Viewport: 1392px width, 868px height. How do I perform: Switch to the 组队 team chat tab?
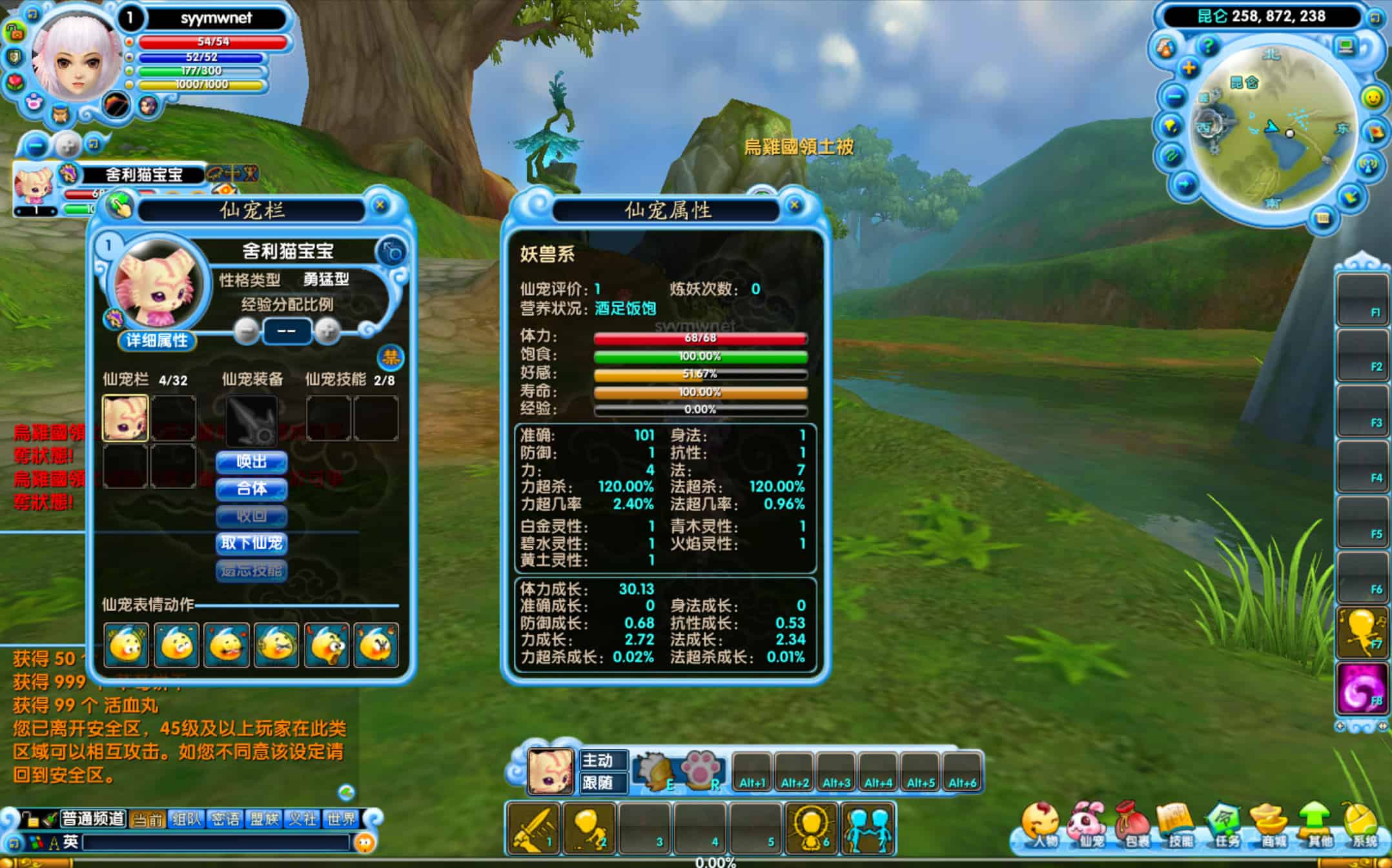point(187,819)
